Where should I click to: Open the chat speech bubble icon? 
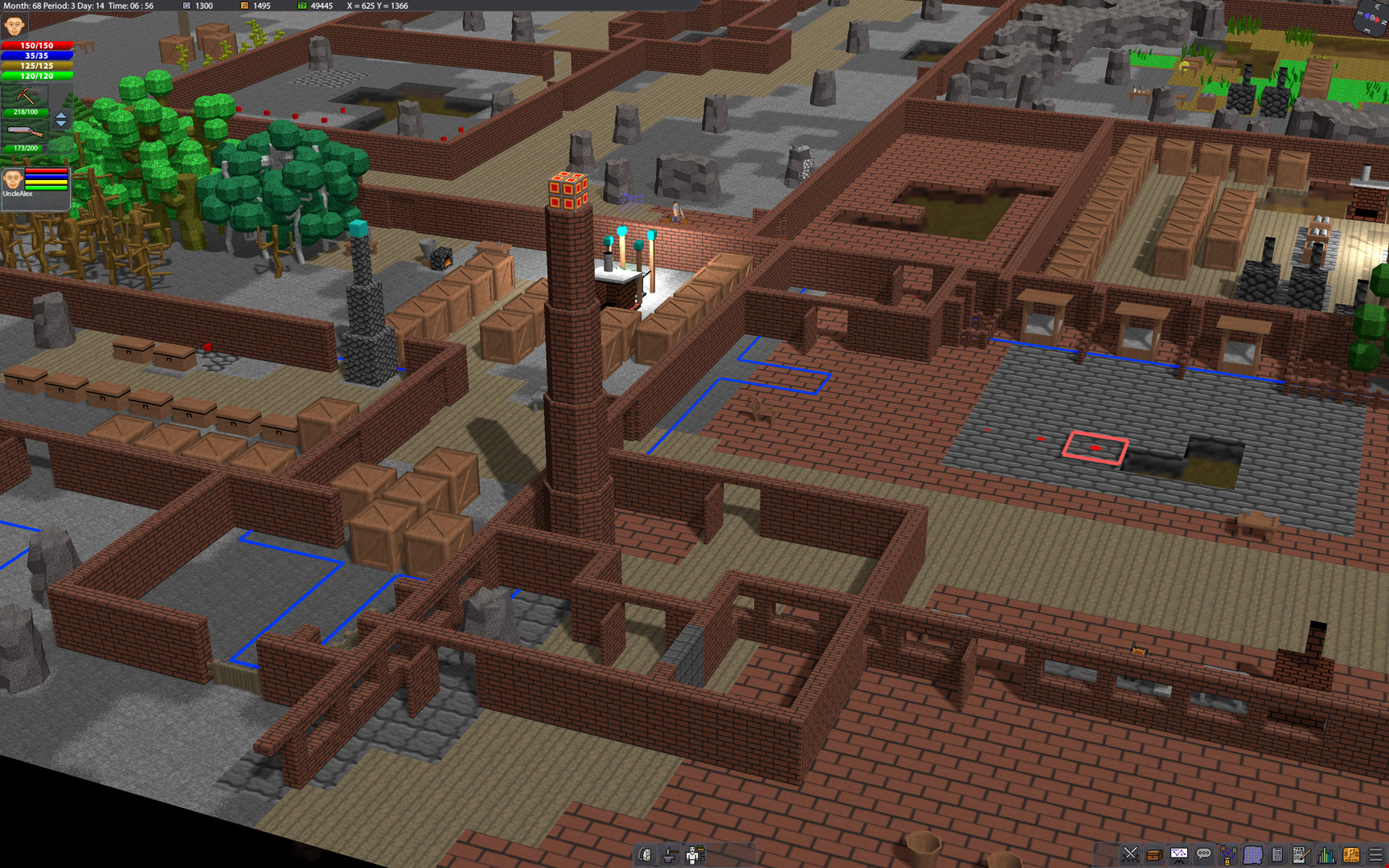[x=1203, y=854]
